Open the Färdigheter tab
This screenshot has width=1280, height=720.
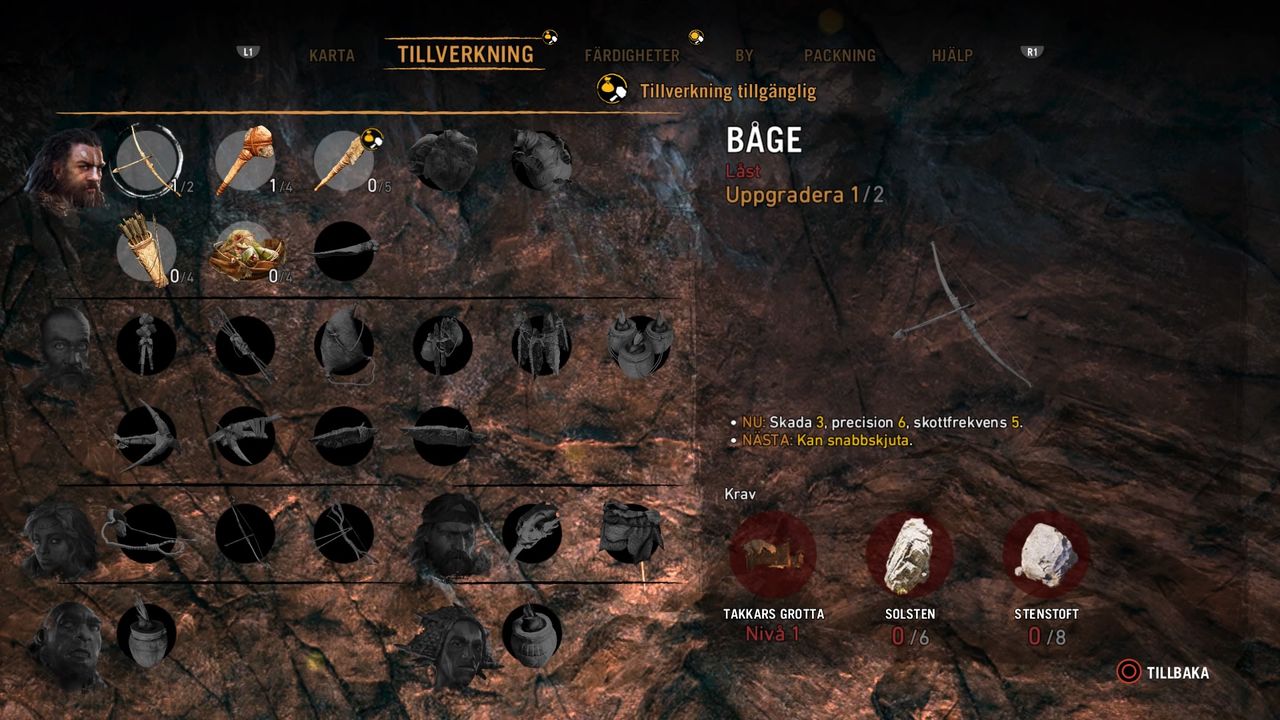point(632,56)
